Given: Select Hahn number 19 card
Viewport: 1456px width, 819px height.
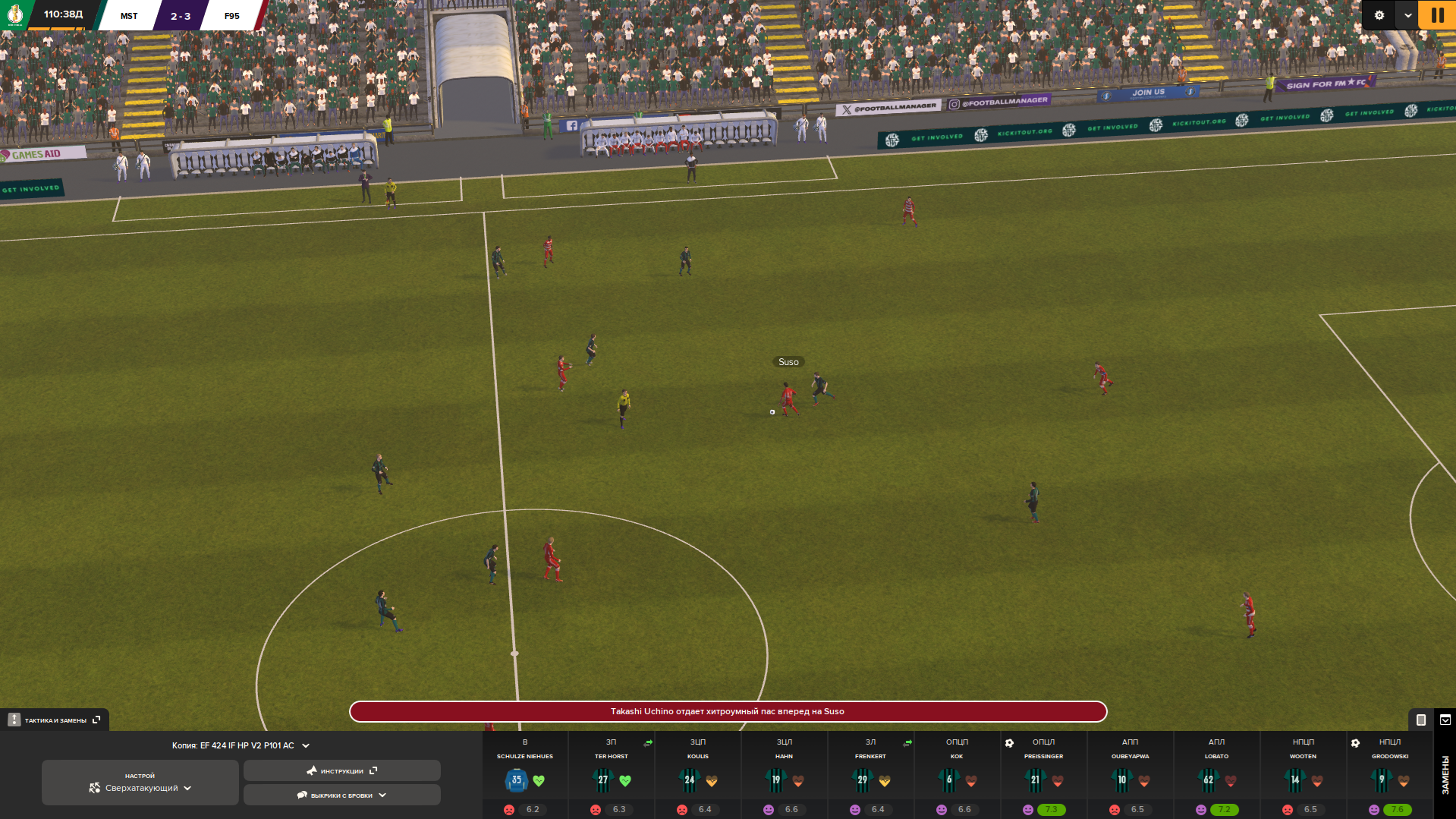Looking at the screenshot, I should coord(784,774).
